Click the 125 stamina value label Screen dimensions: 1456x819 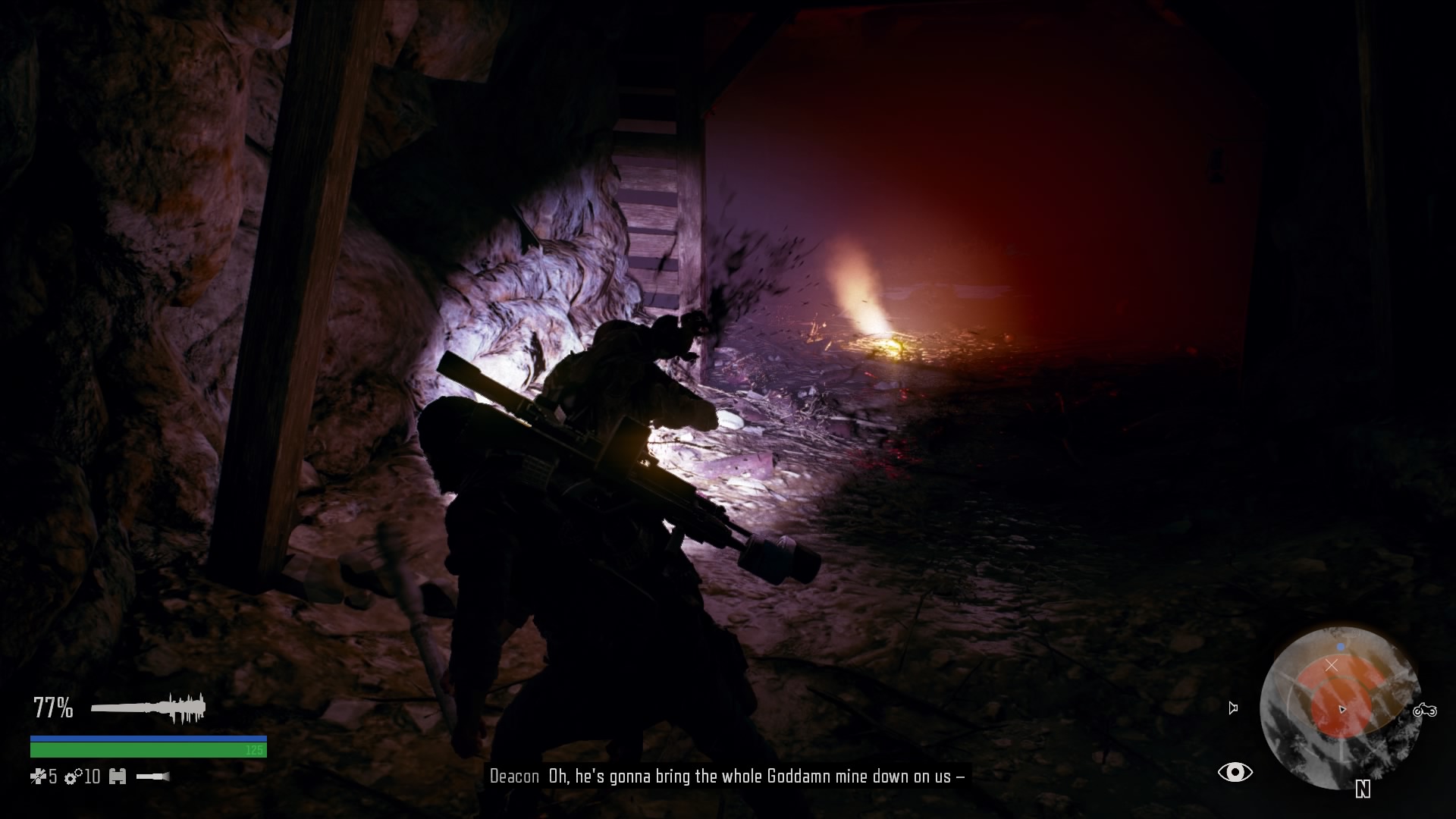(x=253, y=749)
